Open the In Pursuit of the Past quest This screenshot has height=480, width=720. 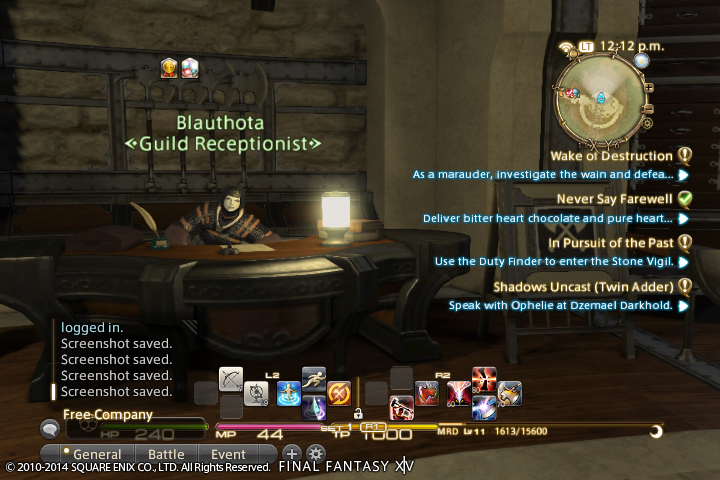(x=612, y=242)
